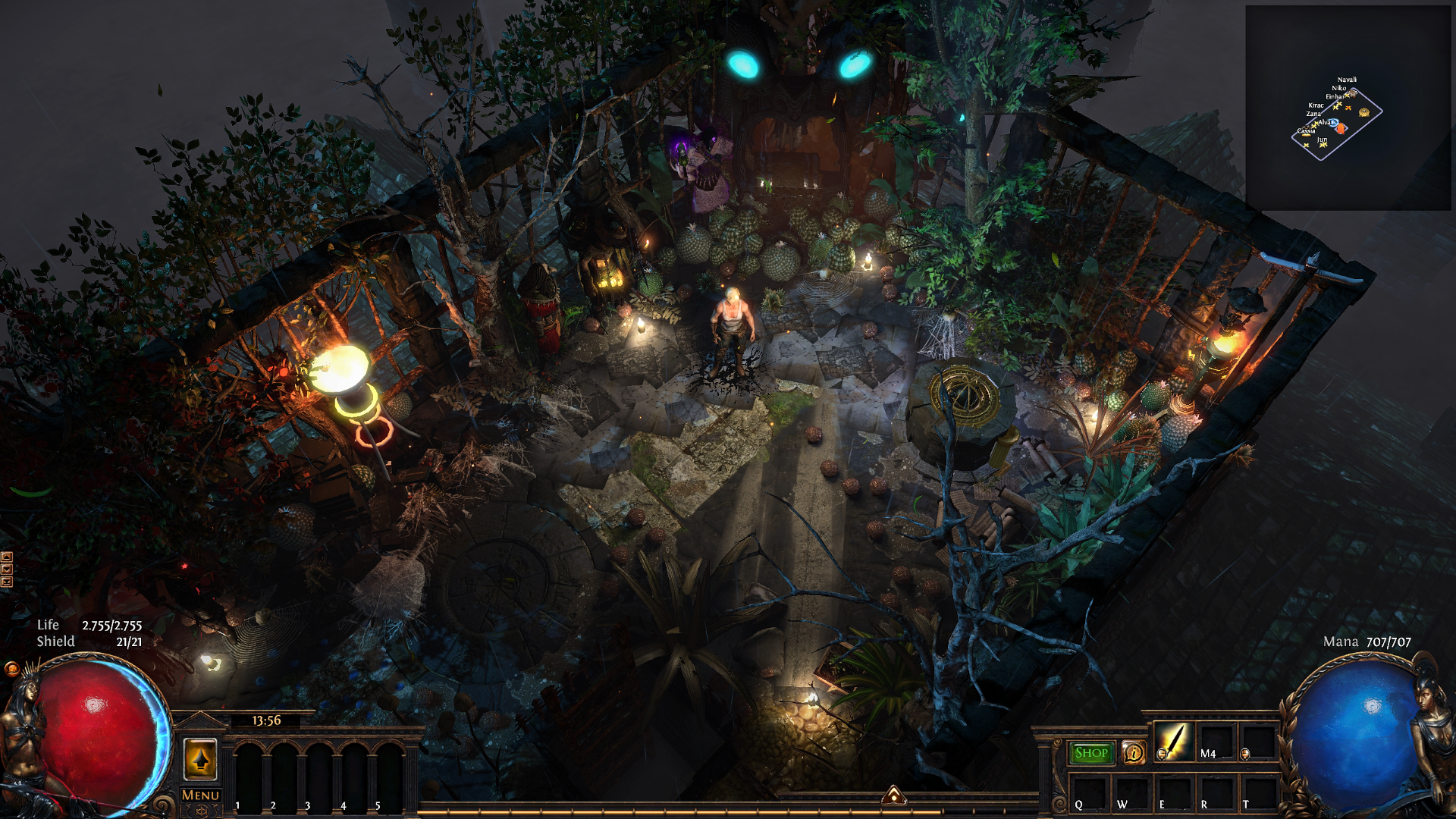Click the small arrow below the Menu button

click(200, 811)
